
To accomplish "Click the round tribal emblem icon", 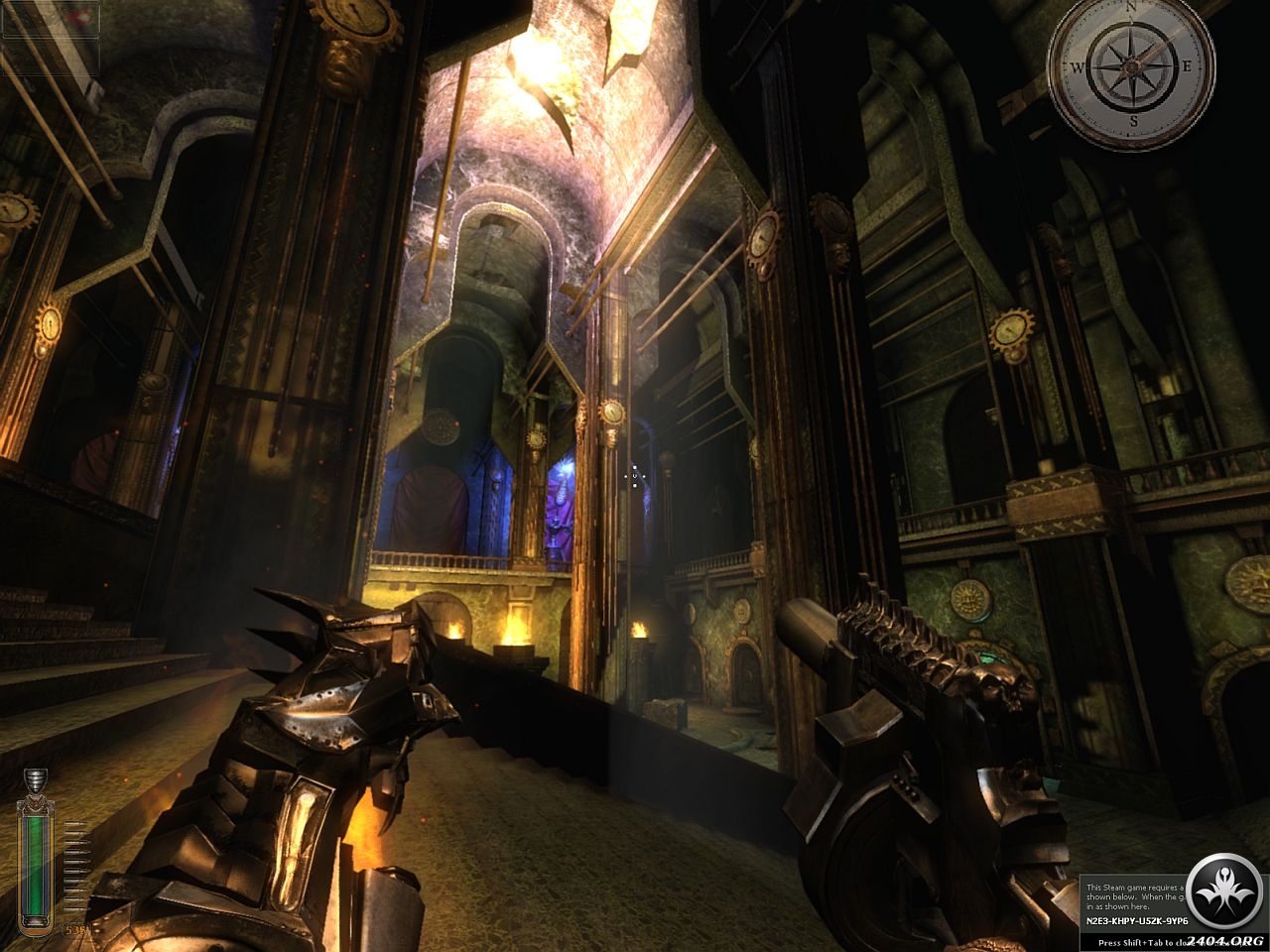I will tap(1224, 891).
